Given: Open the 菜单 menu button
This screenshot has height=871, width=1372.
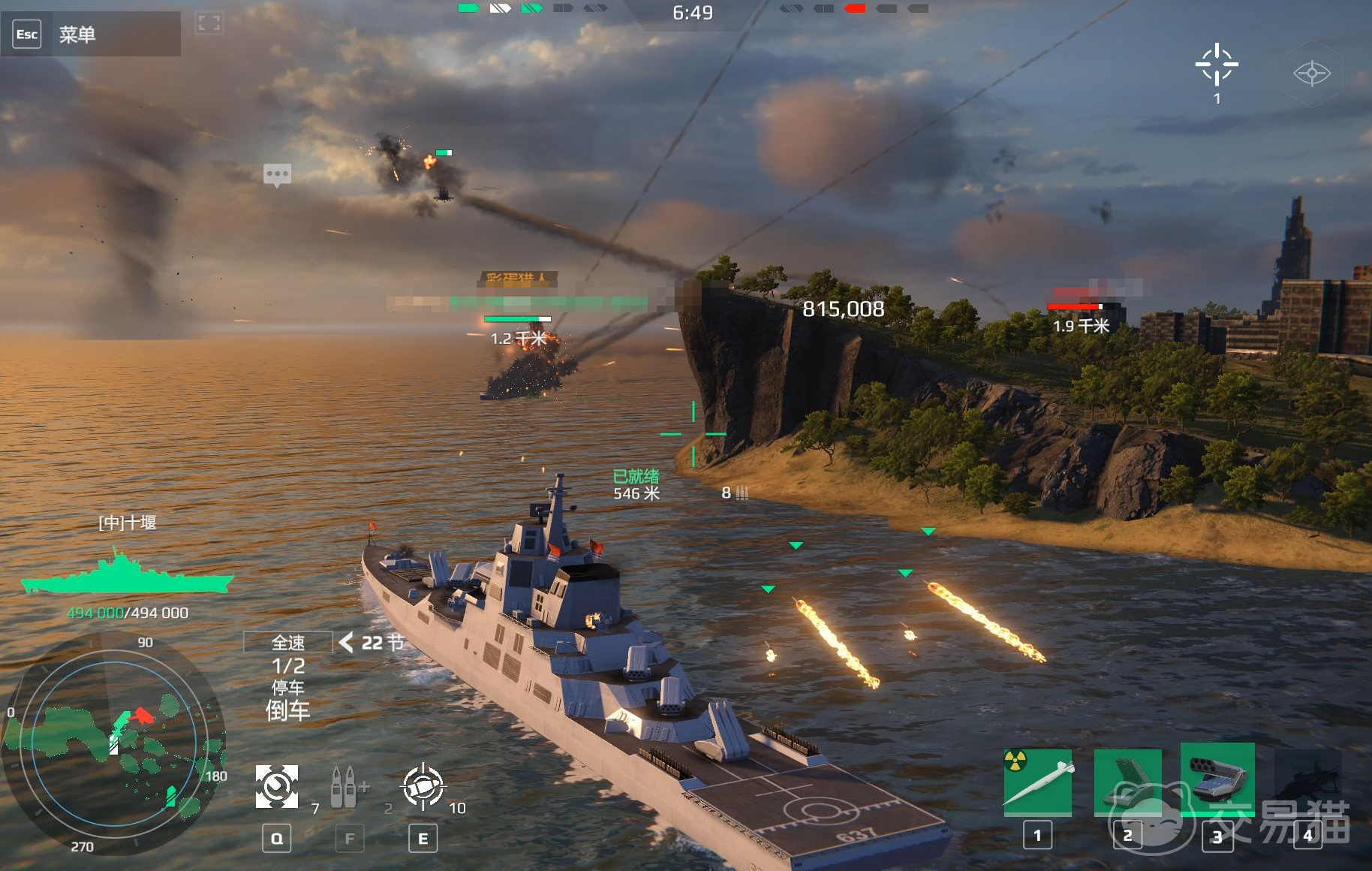Looking at the screenshot, I should tap(77, 35).
